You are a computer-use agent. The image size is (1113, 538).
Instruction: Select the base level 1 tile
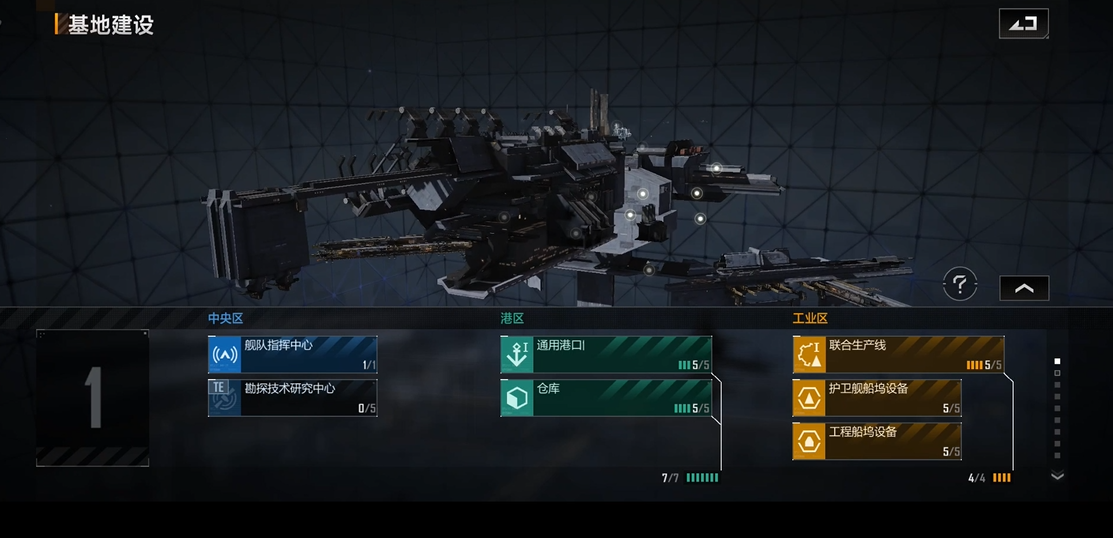(93, 398)
